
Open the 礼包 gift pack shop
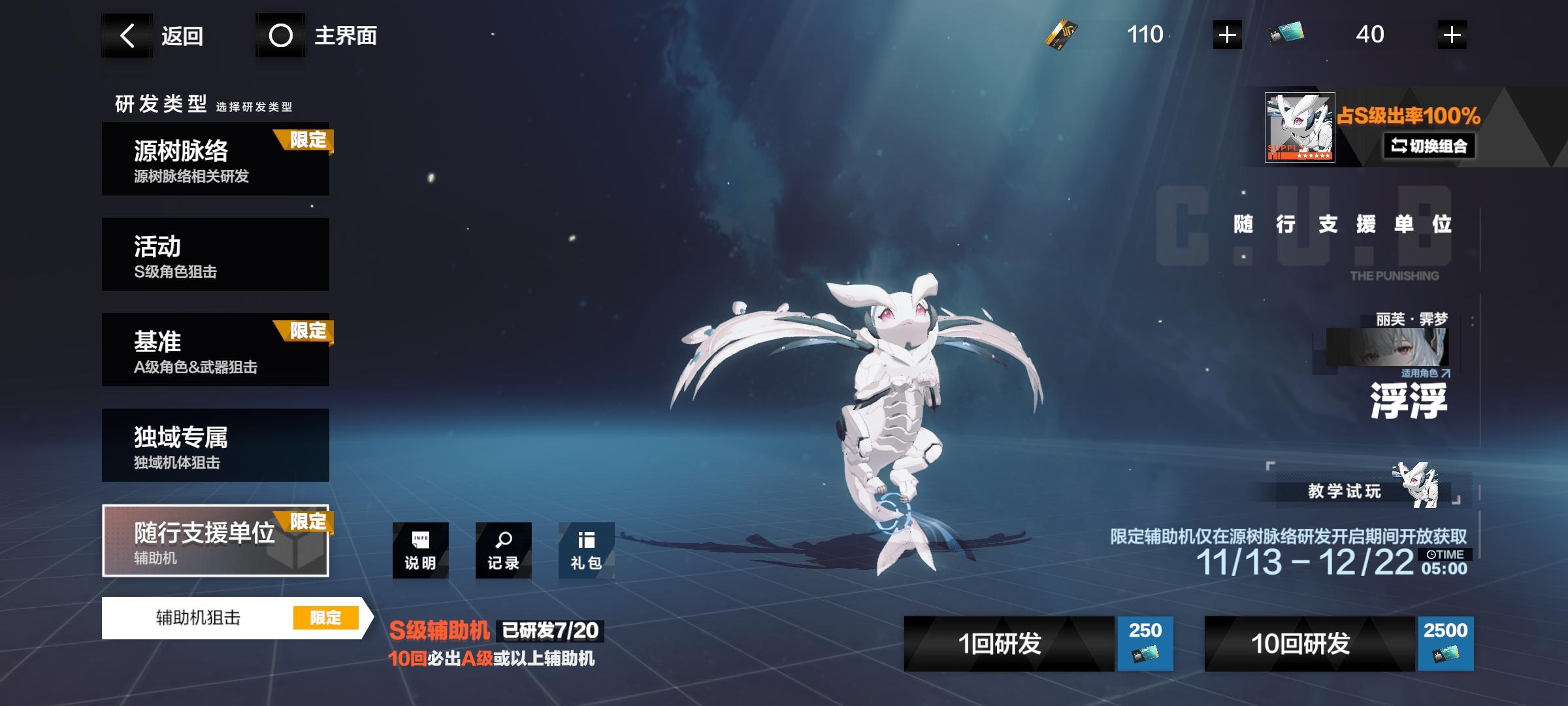click(x=586, y=550)
